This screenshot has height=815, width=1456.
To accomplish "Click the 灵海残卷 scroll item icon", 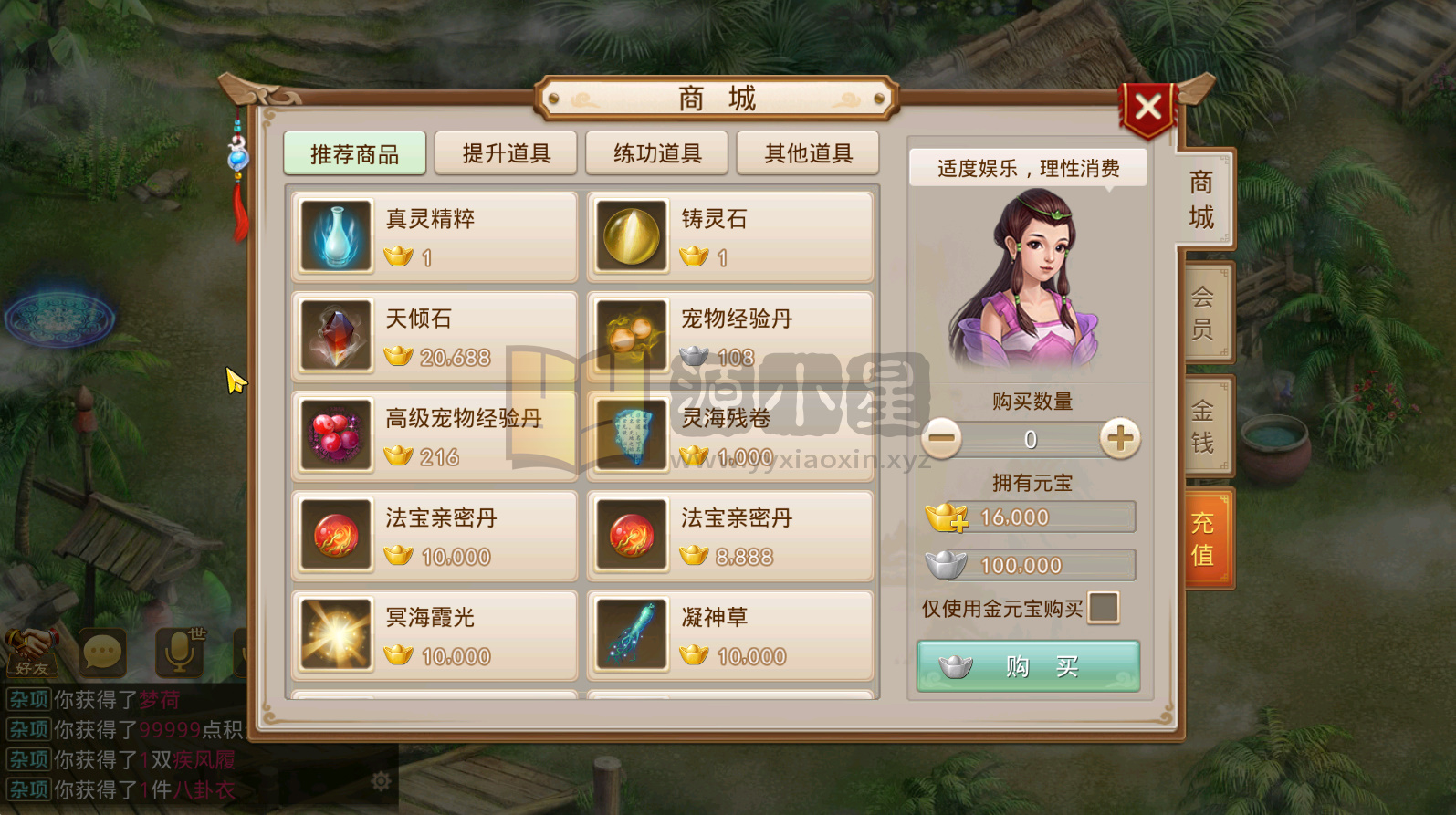I will (x=632, y=435).
